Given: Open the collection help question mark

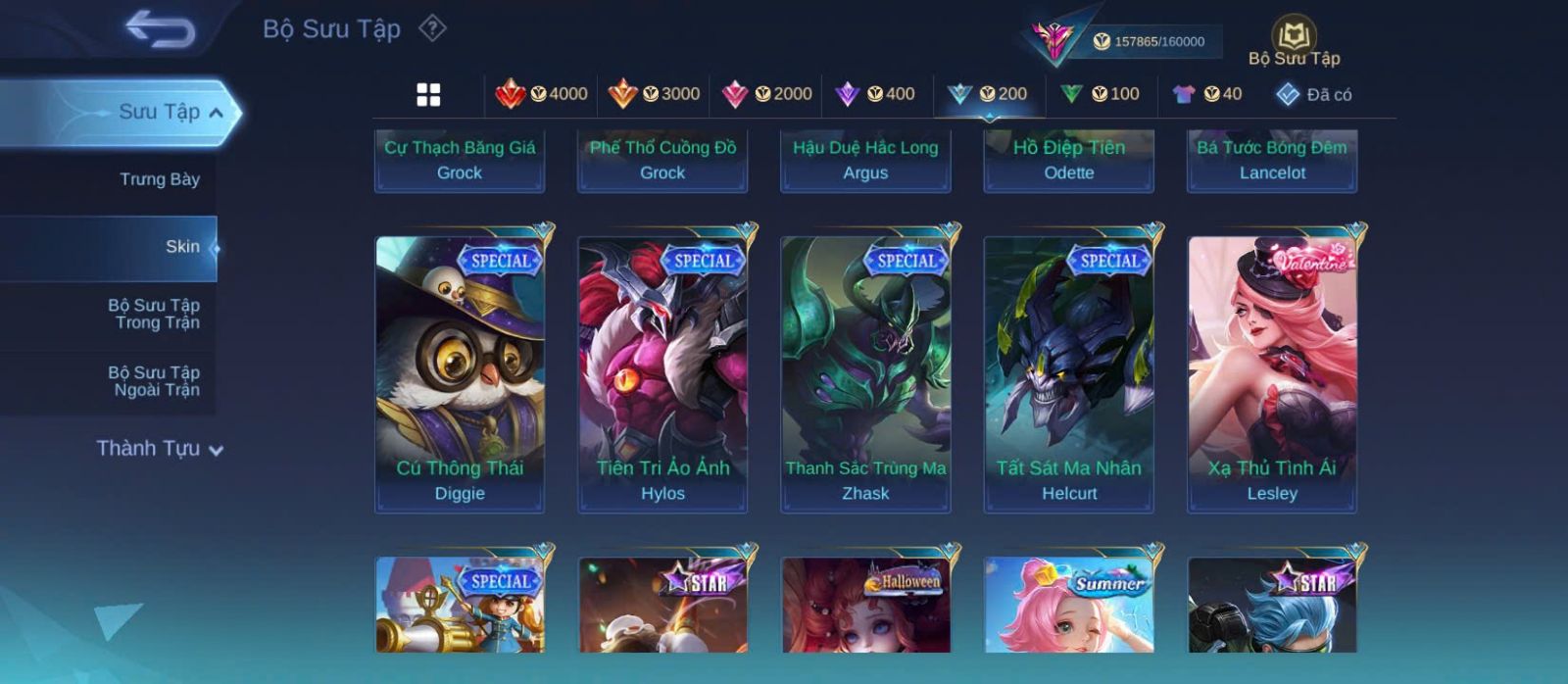Looking at the screenshot, I should click(432, 28).
